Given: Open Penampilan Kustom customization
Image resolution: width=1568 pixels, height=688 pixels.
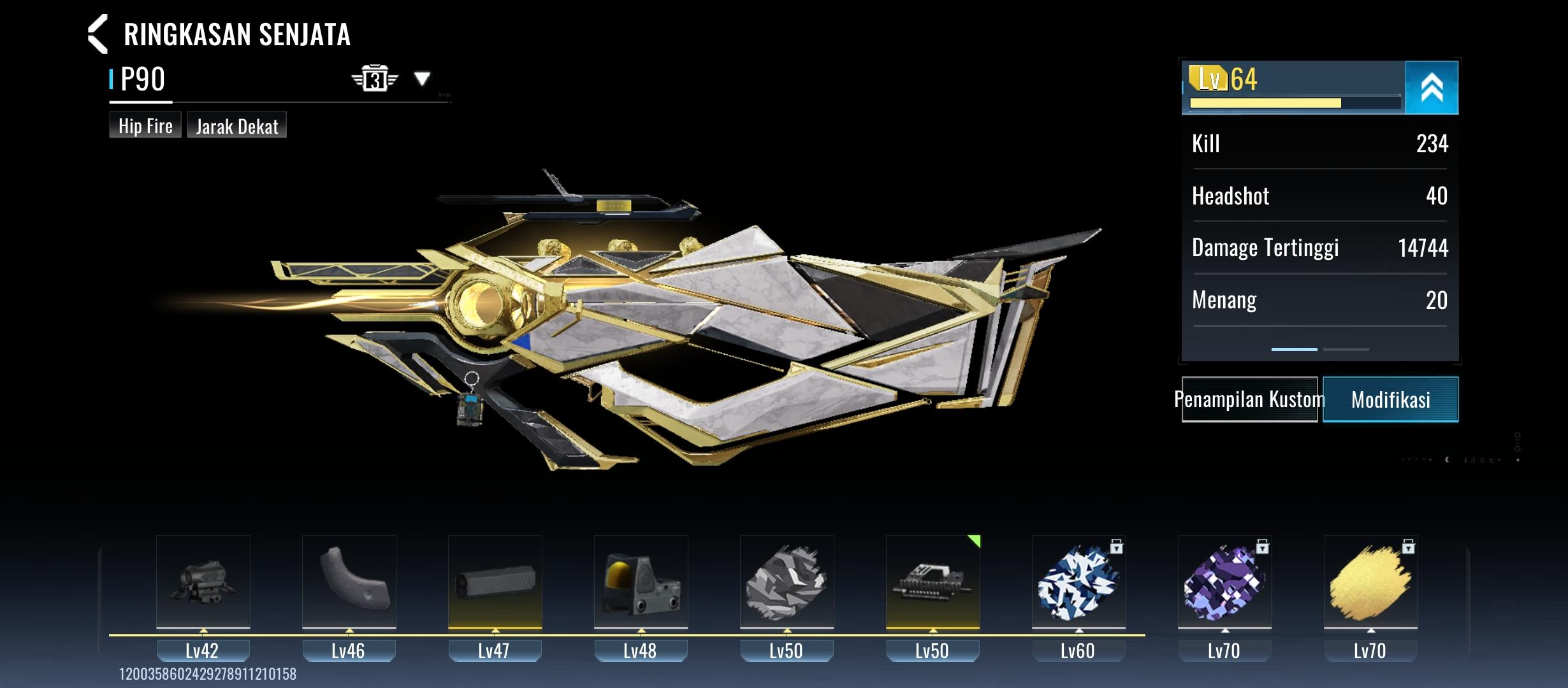Looking at the screenshot, I should tap(1249, 399).
